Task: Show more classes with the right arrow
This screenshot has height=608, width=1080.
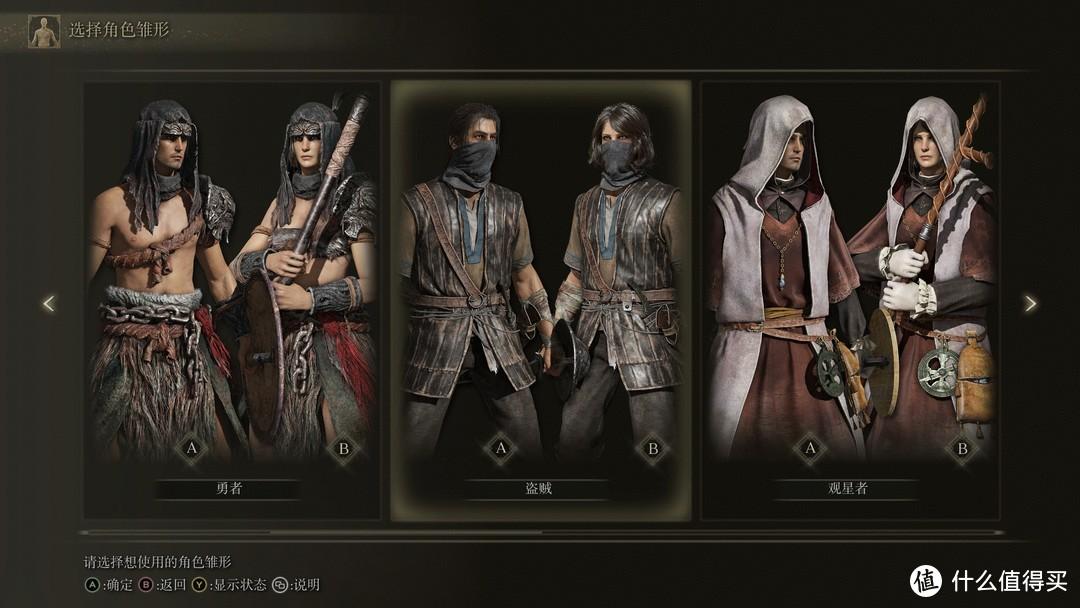Action: (x=1030, y=303)
